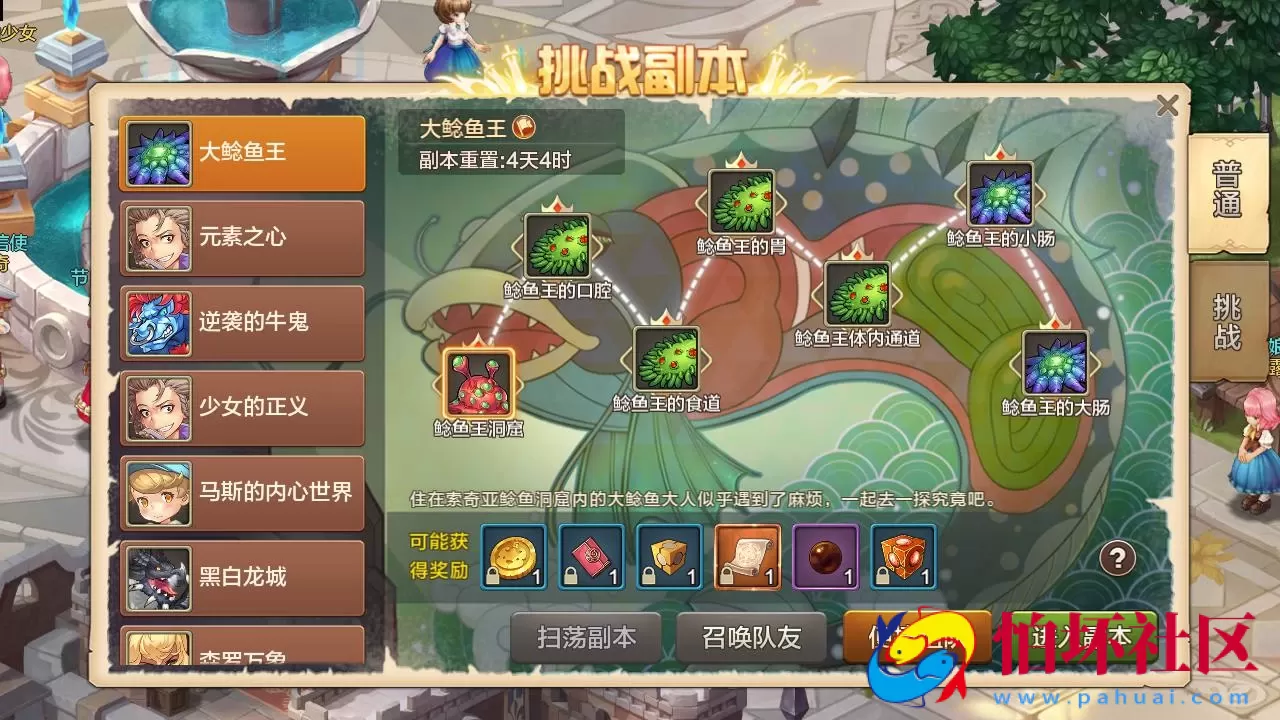The image size is (1280, 720).
Task: View the cheese reward icon
Action: 669,560
